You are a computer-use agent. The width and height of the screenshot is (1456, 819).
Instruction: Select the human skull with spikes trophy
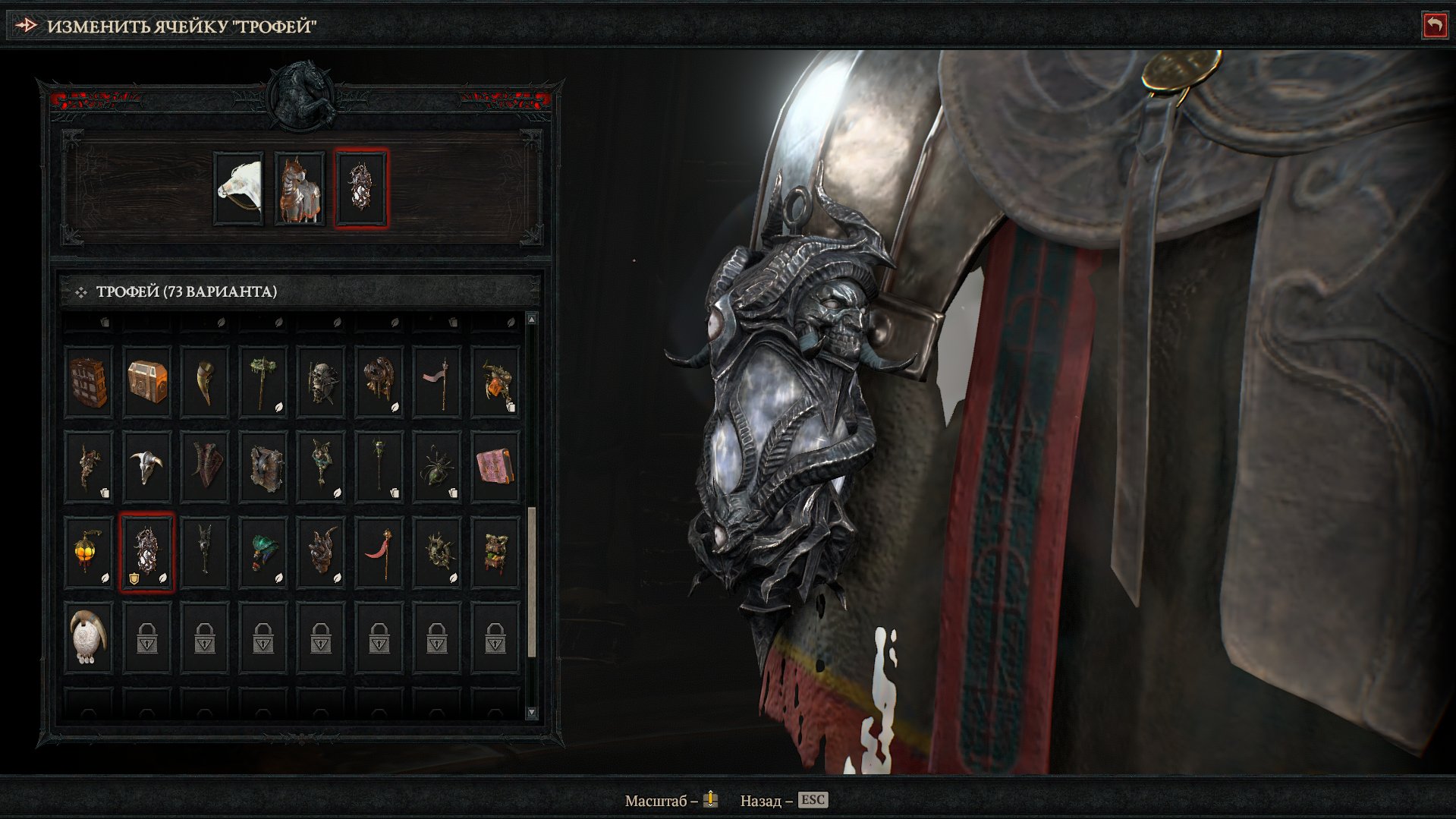(x=321, y=382)
